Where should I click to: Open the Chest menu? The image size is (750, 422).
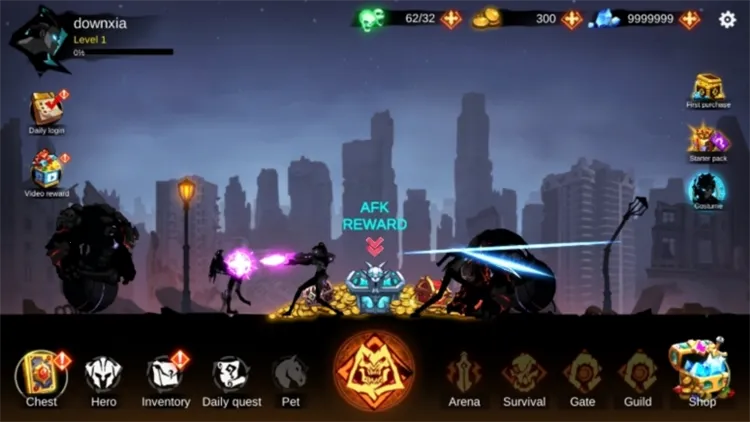click(x=41, y=376)
